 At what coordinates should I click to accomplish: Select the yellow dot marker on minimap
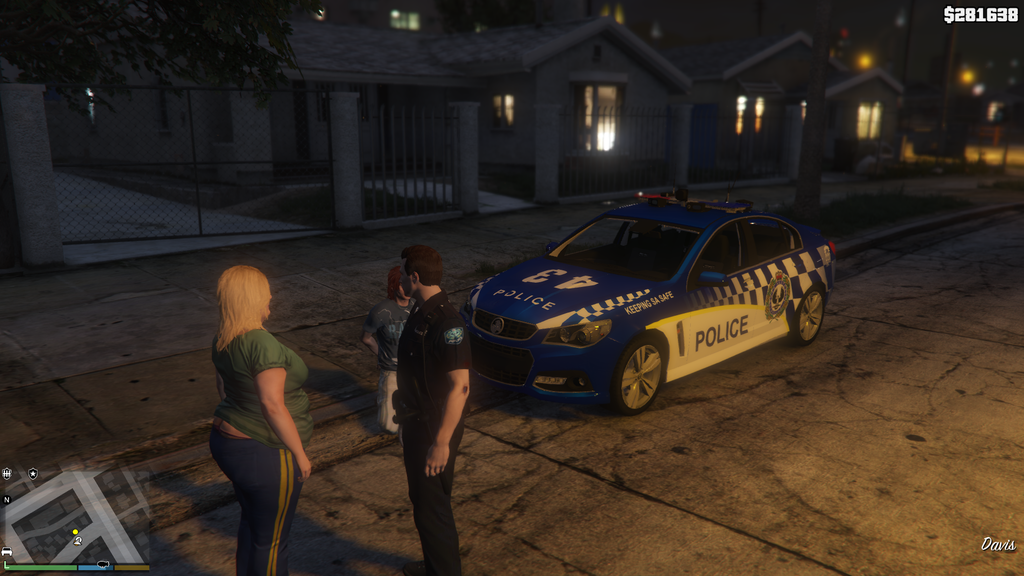click(x=75, y=532)
